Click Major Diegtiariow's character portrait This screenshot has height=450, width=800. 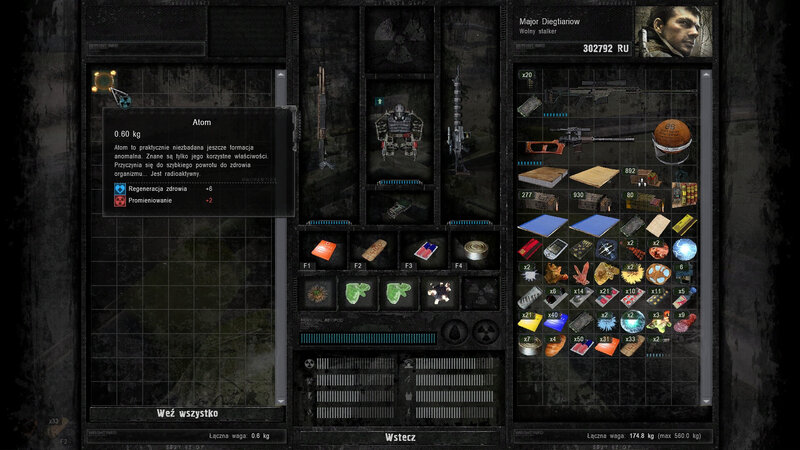[x=664, y=33]
